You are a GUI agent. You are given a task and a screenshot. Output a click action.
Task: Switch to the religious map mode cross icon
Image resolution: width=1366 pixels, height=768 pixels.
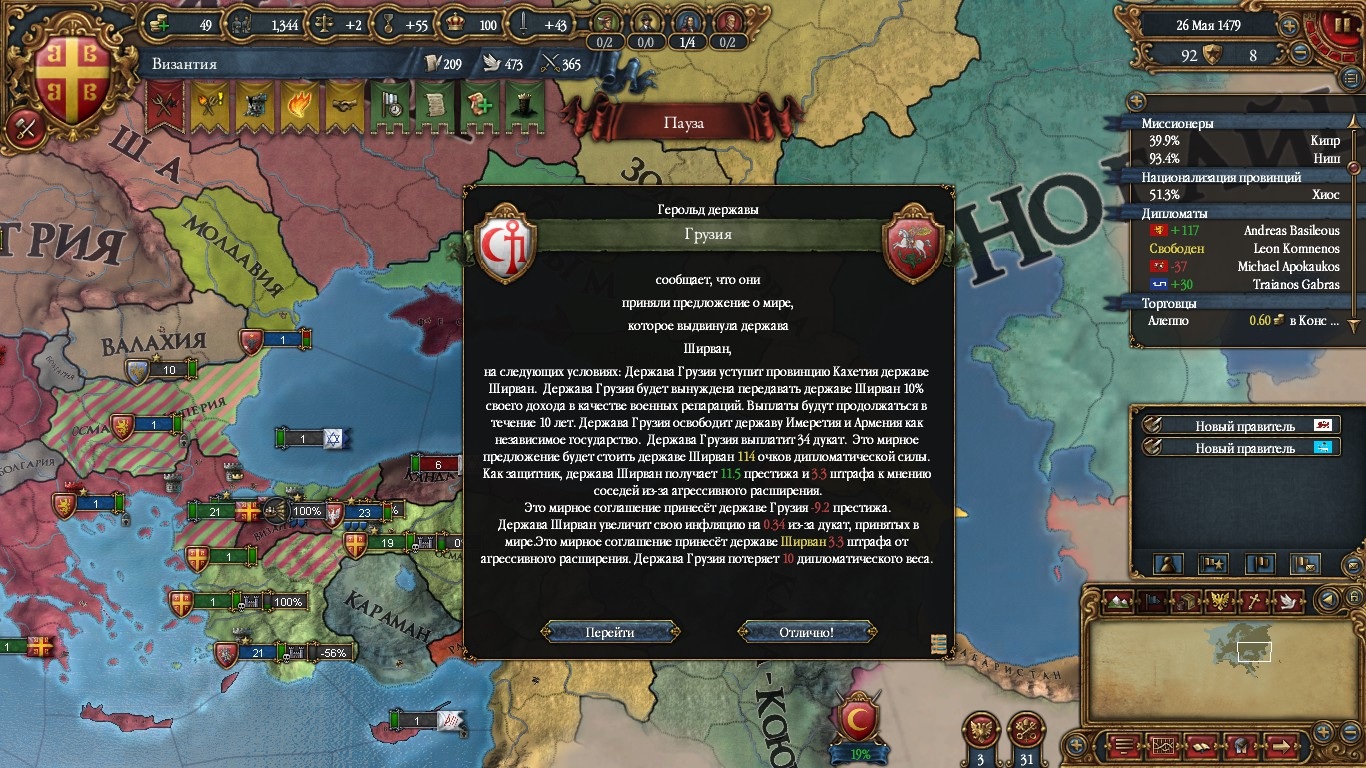pyautogui.click(x=1254, y=601)
